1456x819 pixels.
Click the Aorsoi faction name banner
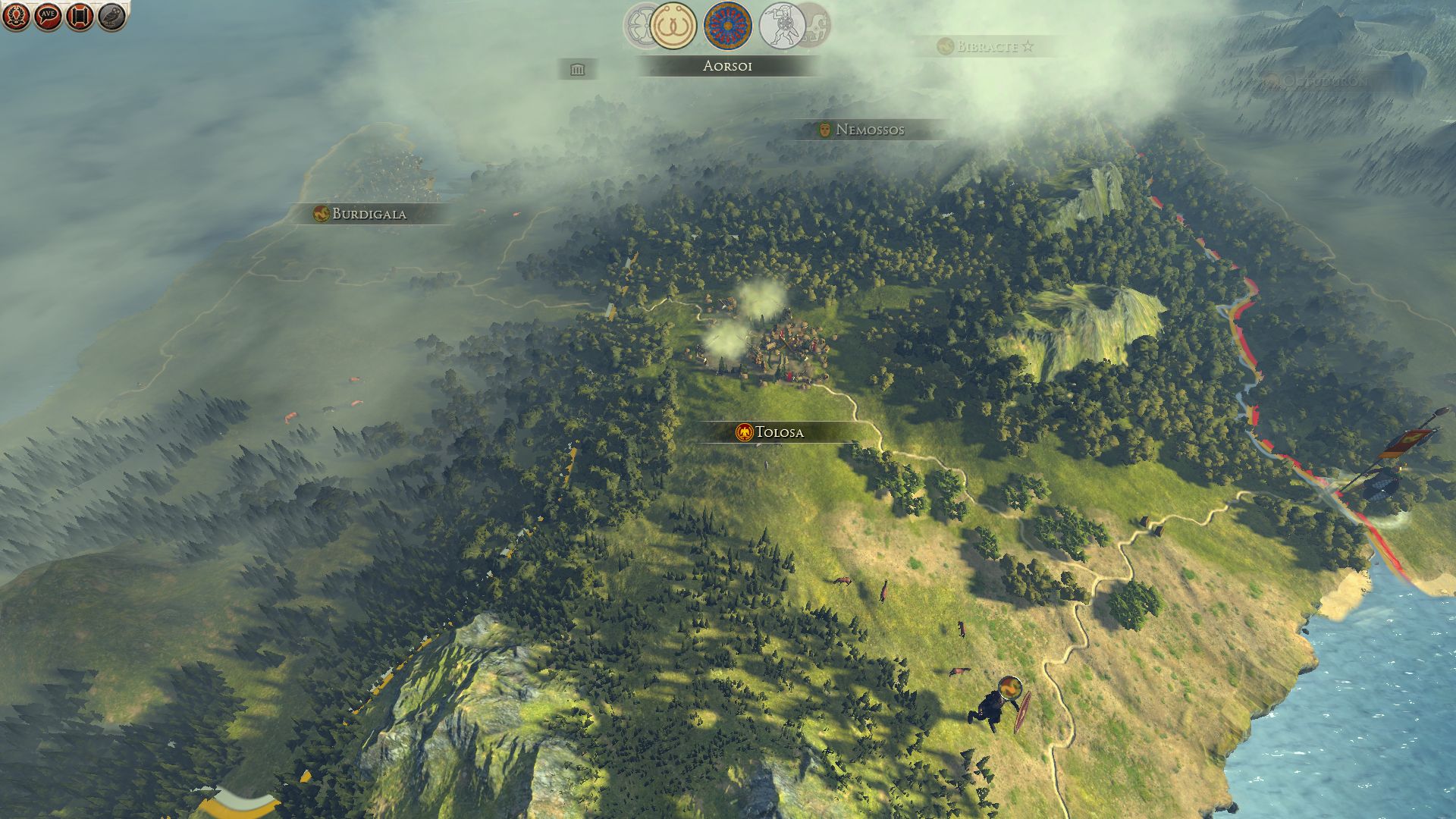(x=727, y=66)
